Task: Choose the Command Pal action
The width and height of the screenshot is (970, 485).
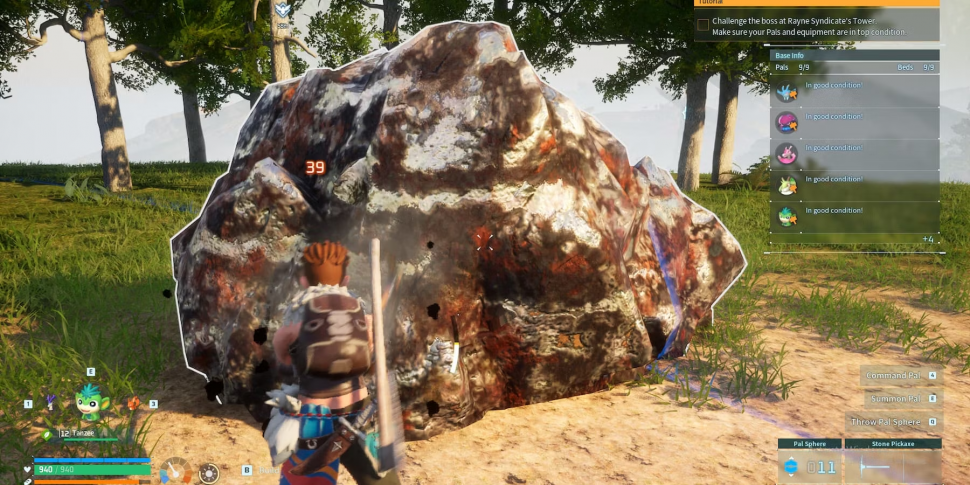Action: pos(893,375)
